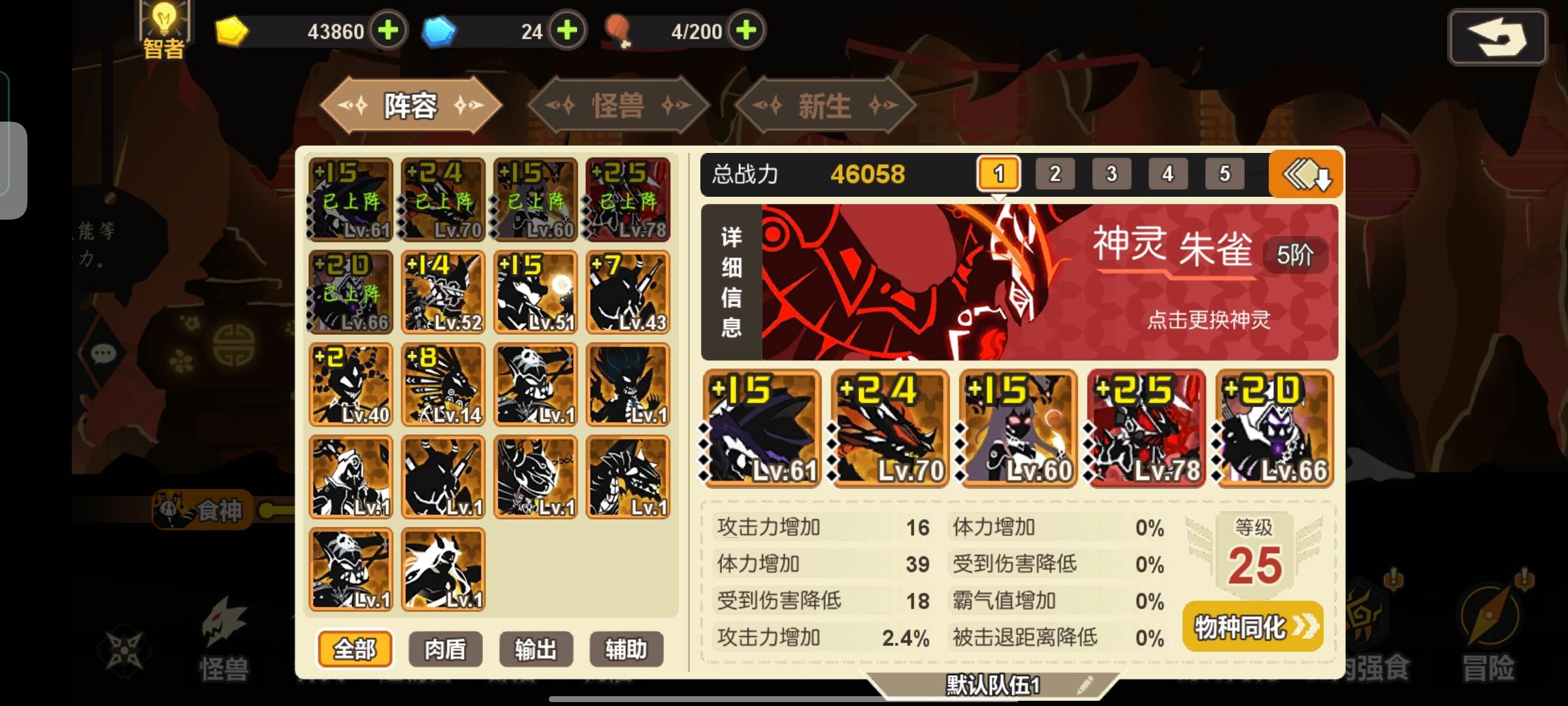Viewport: 1568px width, 706px height.
Task: Switch to team preset 2
Action: [1054, 174]
